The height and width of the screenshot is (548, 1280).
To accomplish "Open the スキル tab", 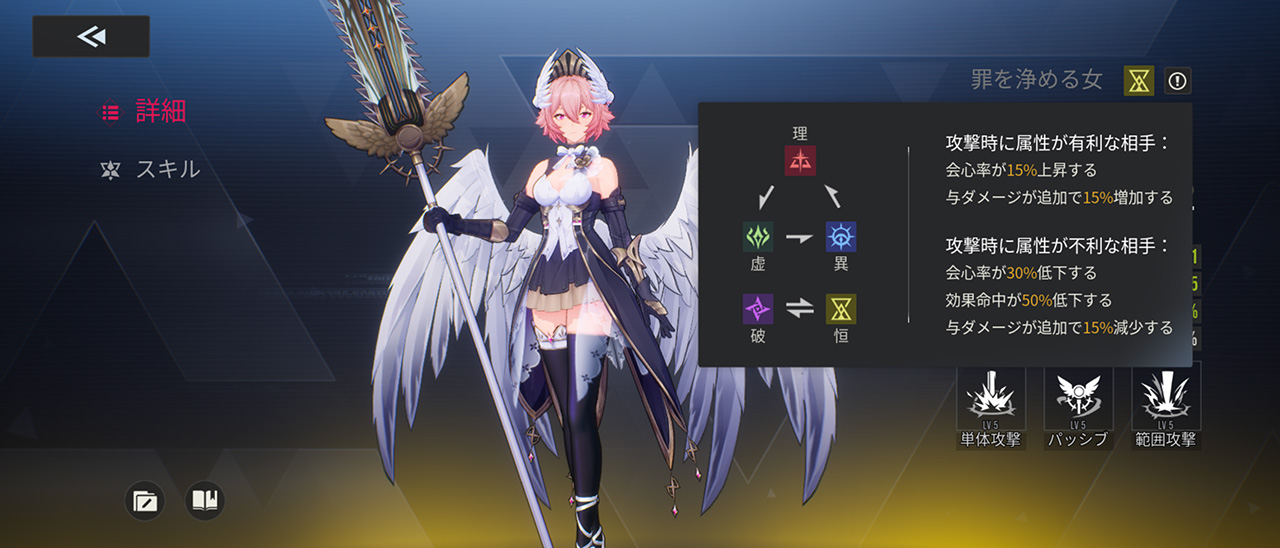I will pyautogui.click(x=151, y=169).
